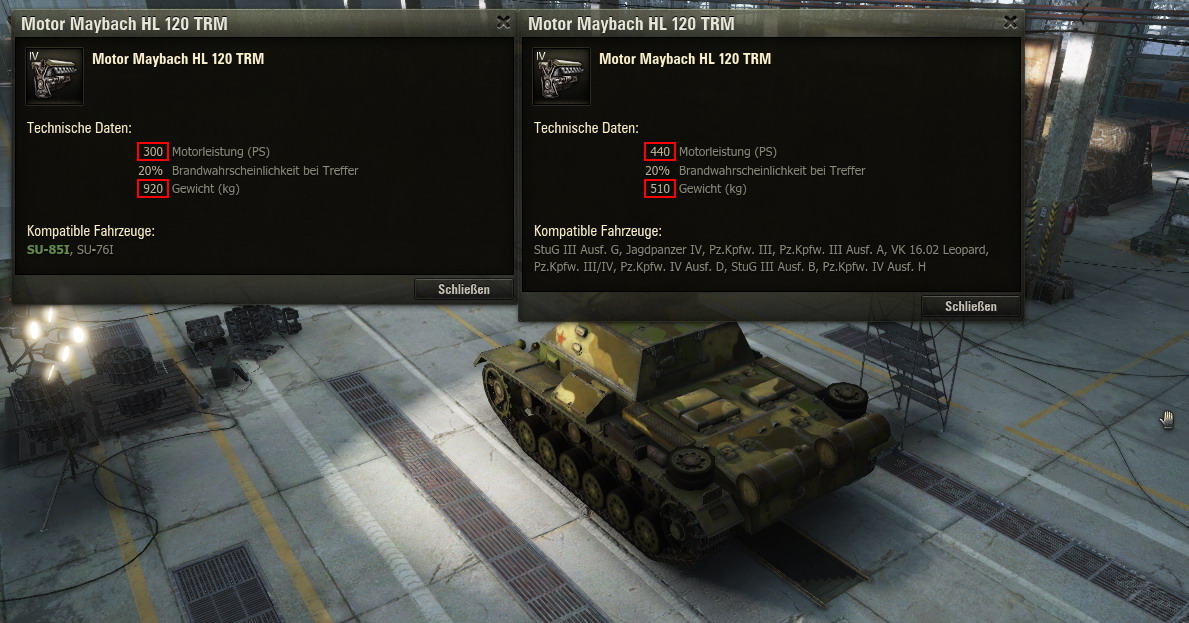
Task: Dismiss the Jagdpanzer IV engine window via X
Action: tap(1010, 22)
